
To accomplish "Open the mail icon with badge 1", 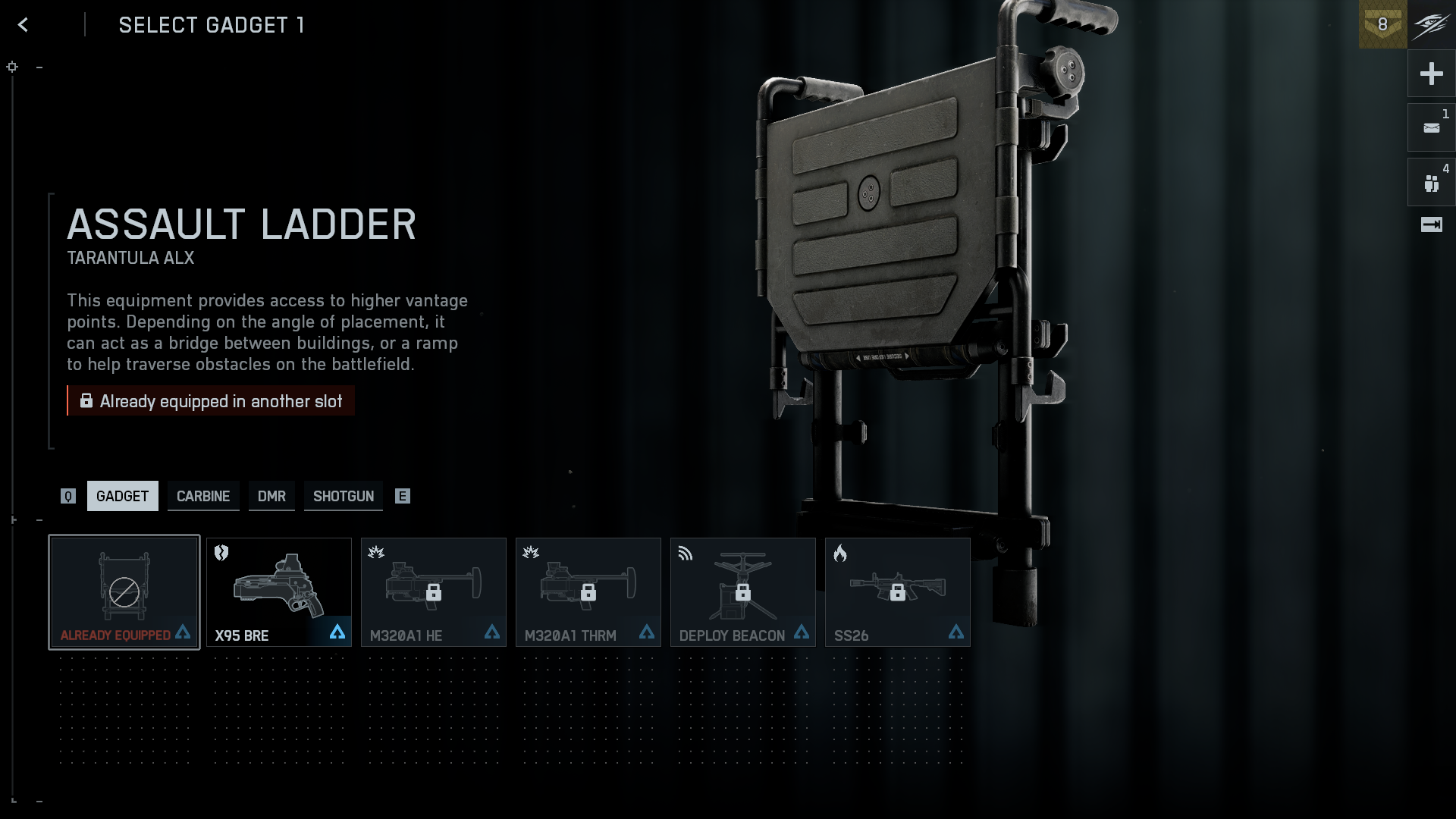I will tap(1431, 127).
